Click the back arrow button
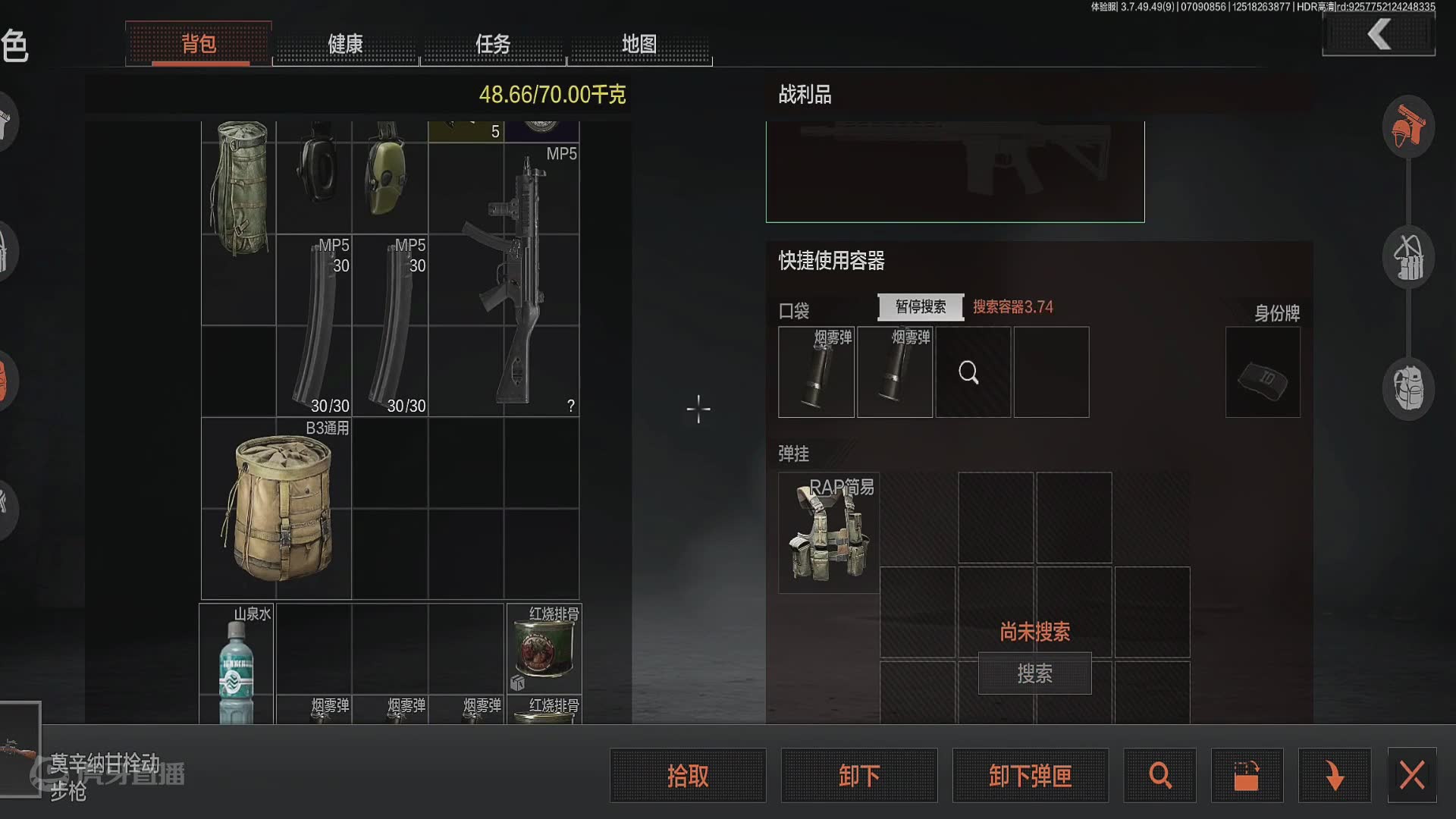This screenshot has height=819, width=1456. (x=1379, y=35)
